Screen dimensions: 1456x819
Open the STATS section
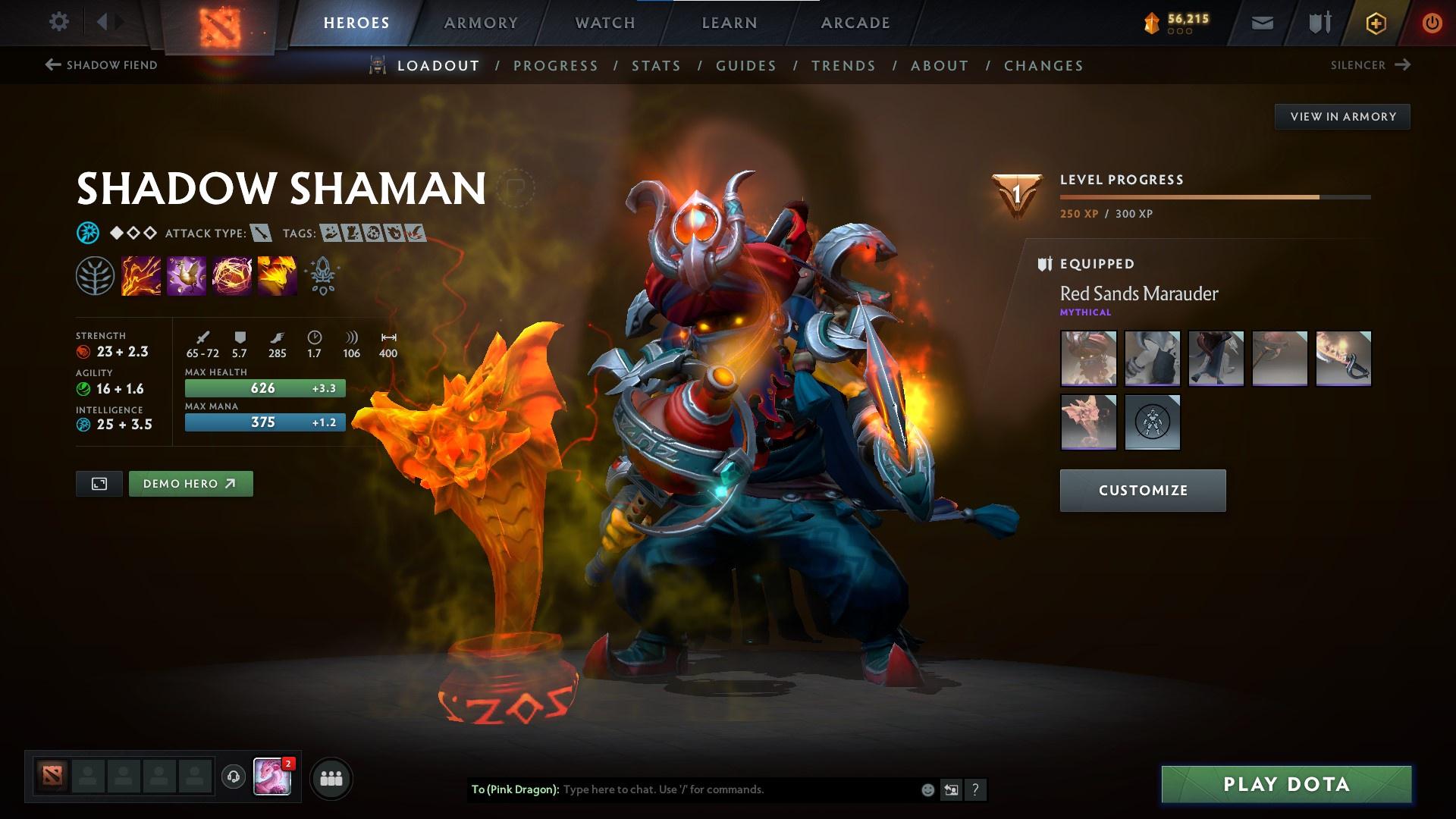pyautogui.click(x=657, y=66)
